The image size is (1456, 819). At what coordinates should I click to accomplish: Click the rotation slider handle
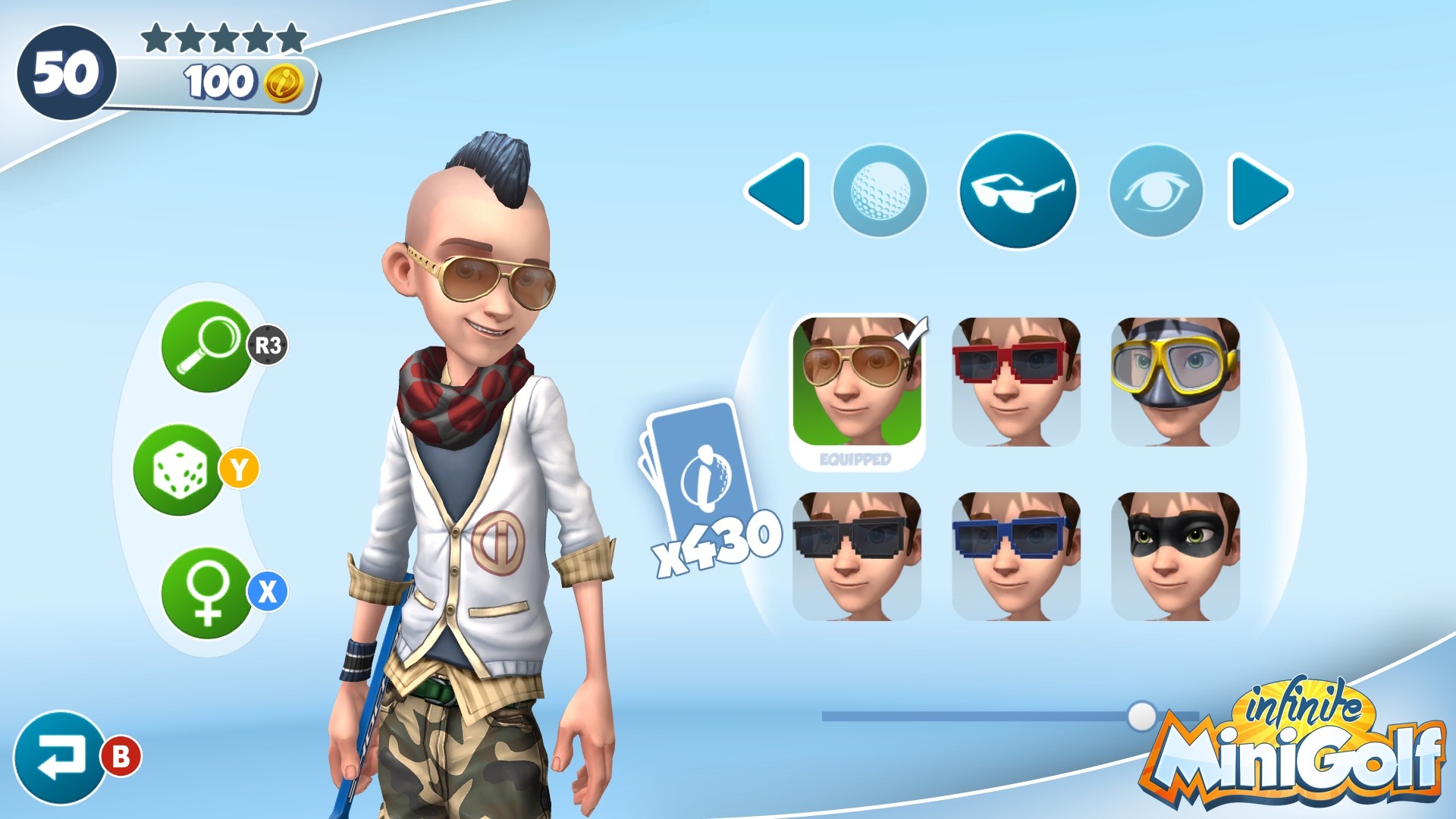coord(1141,716)
